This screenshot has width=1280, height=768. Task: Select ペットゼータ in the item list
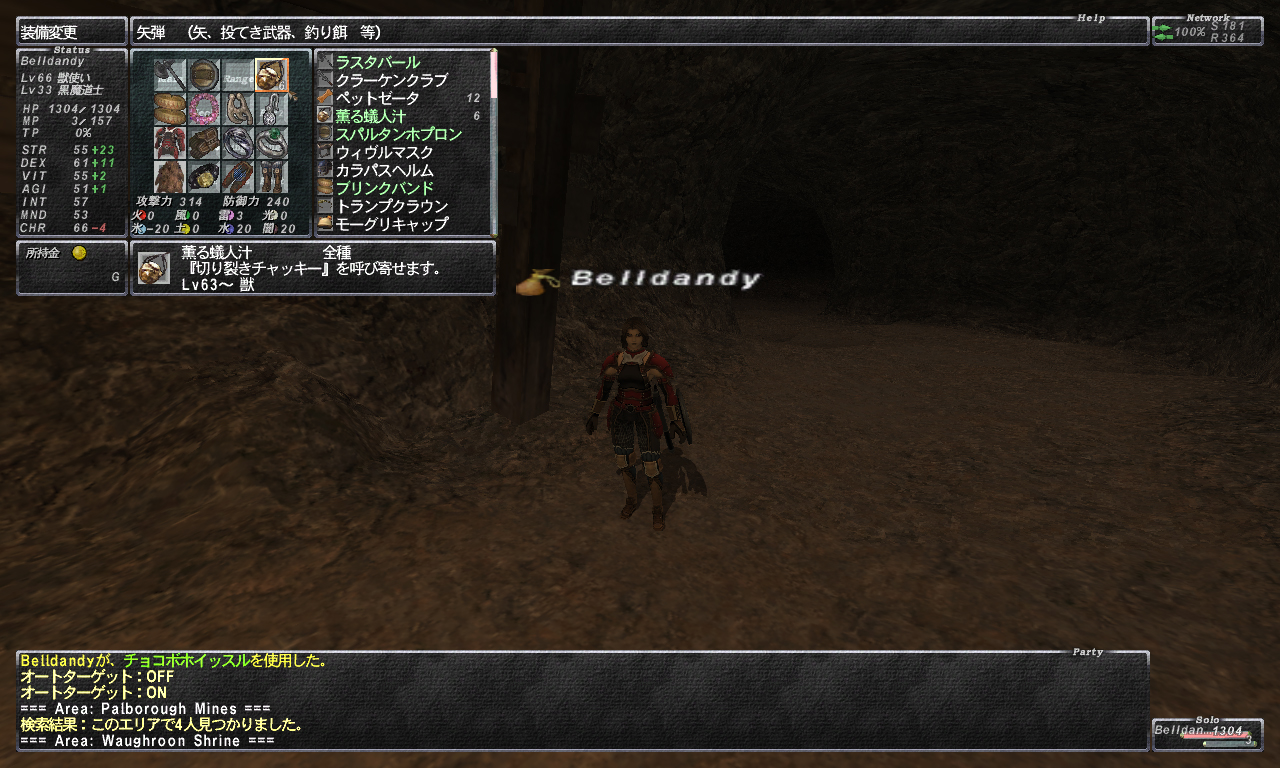(378, 98)
